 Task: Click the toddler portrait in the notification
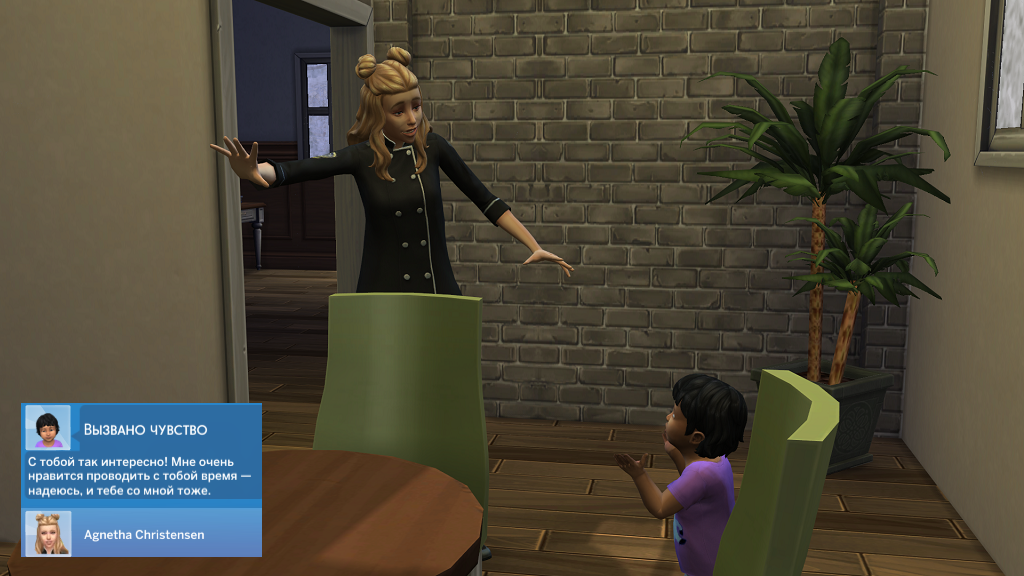[x=47, y=428]
